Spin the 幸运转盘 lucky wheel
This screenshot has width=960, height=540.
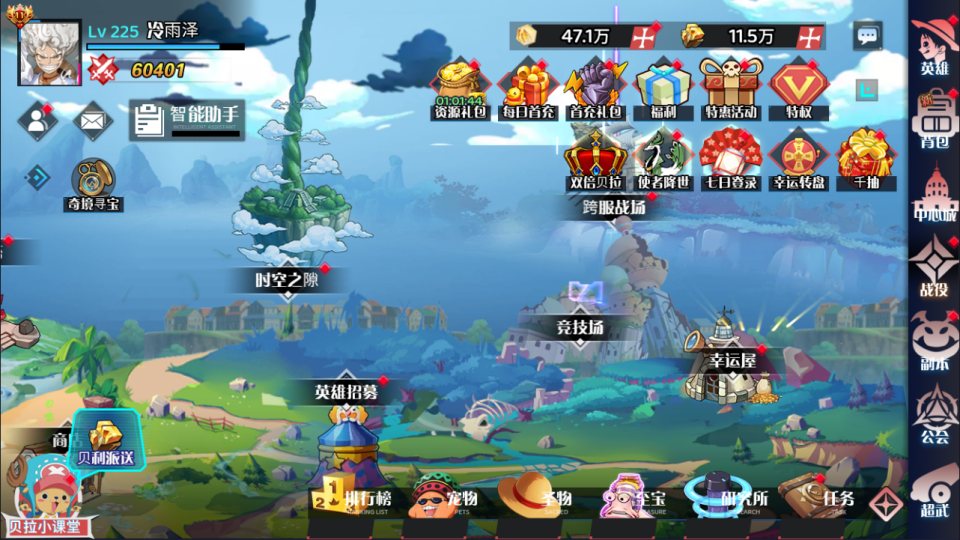[x=798, y=159]
